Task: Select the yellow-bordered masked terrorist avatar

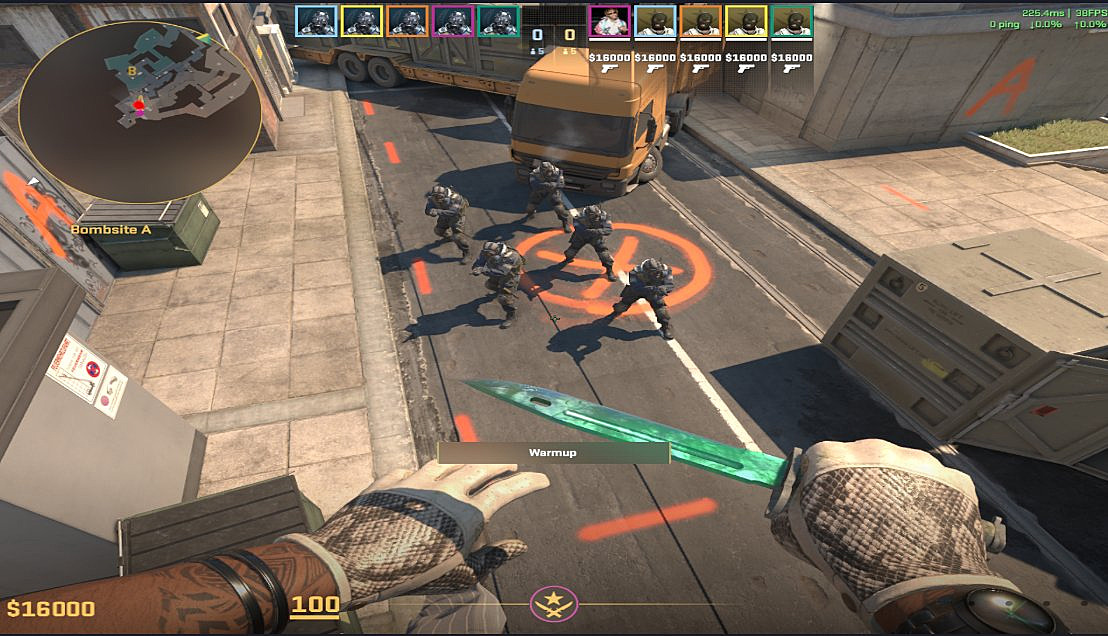Action: tap(746, 22)
